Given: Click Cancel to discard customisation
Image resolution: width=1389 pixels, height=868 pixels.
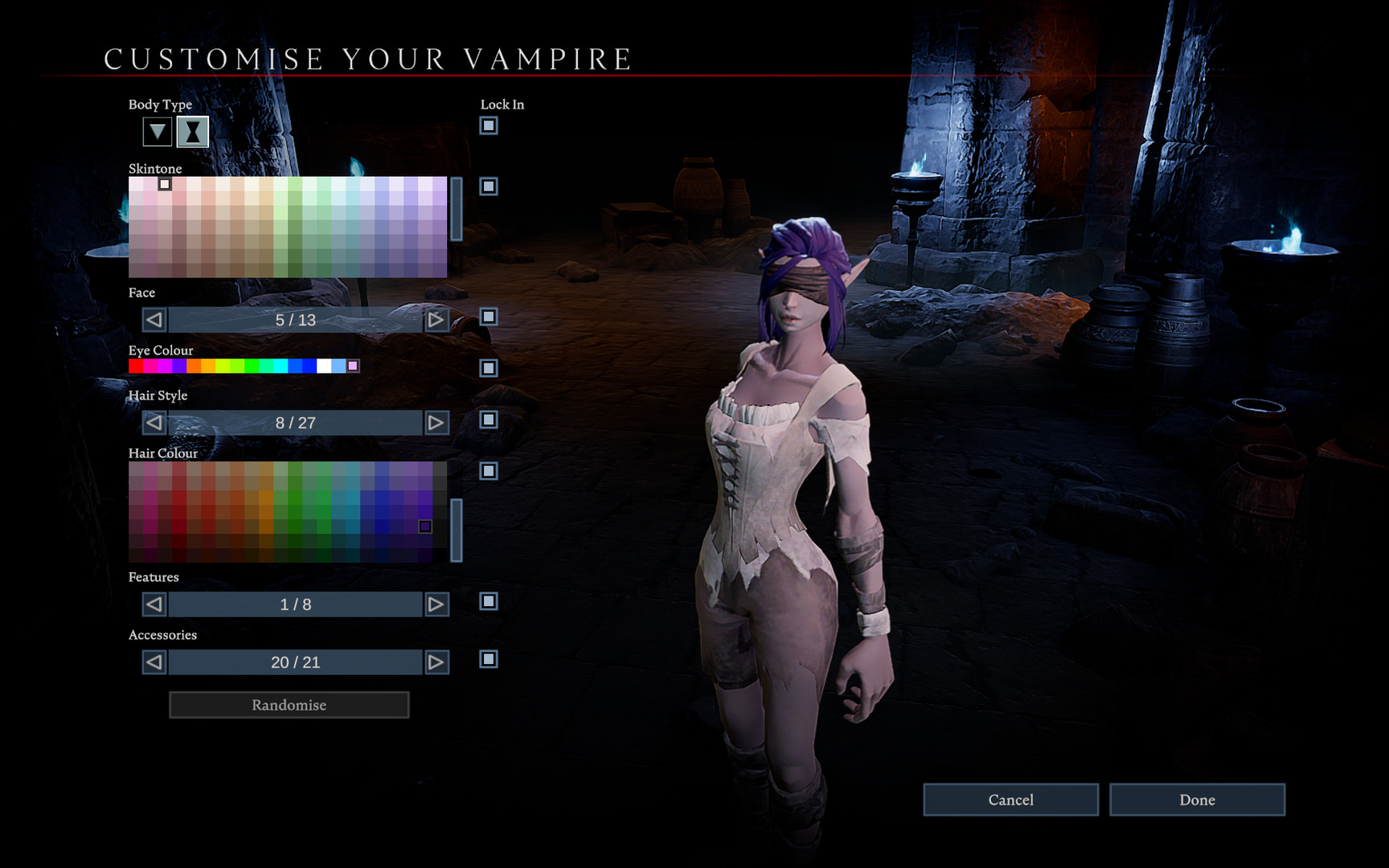Looking at the screenshot, I should pos(1010,800).
